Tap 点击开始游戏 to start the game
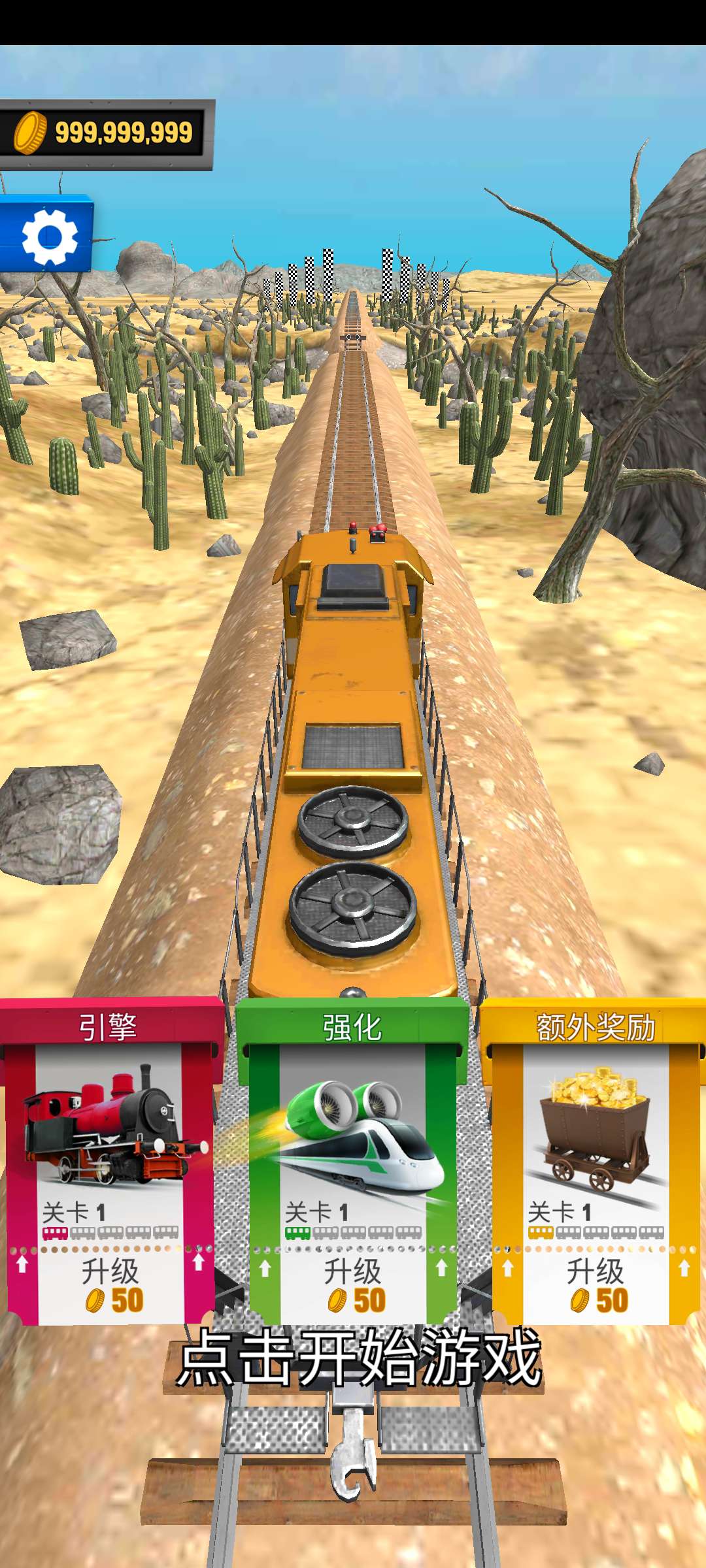 point(358,1359)
